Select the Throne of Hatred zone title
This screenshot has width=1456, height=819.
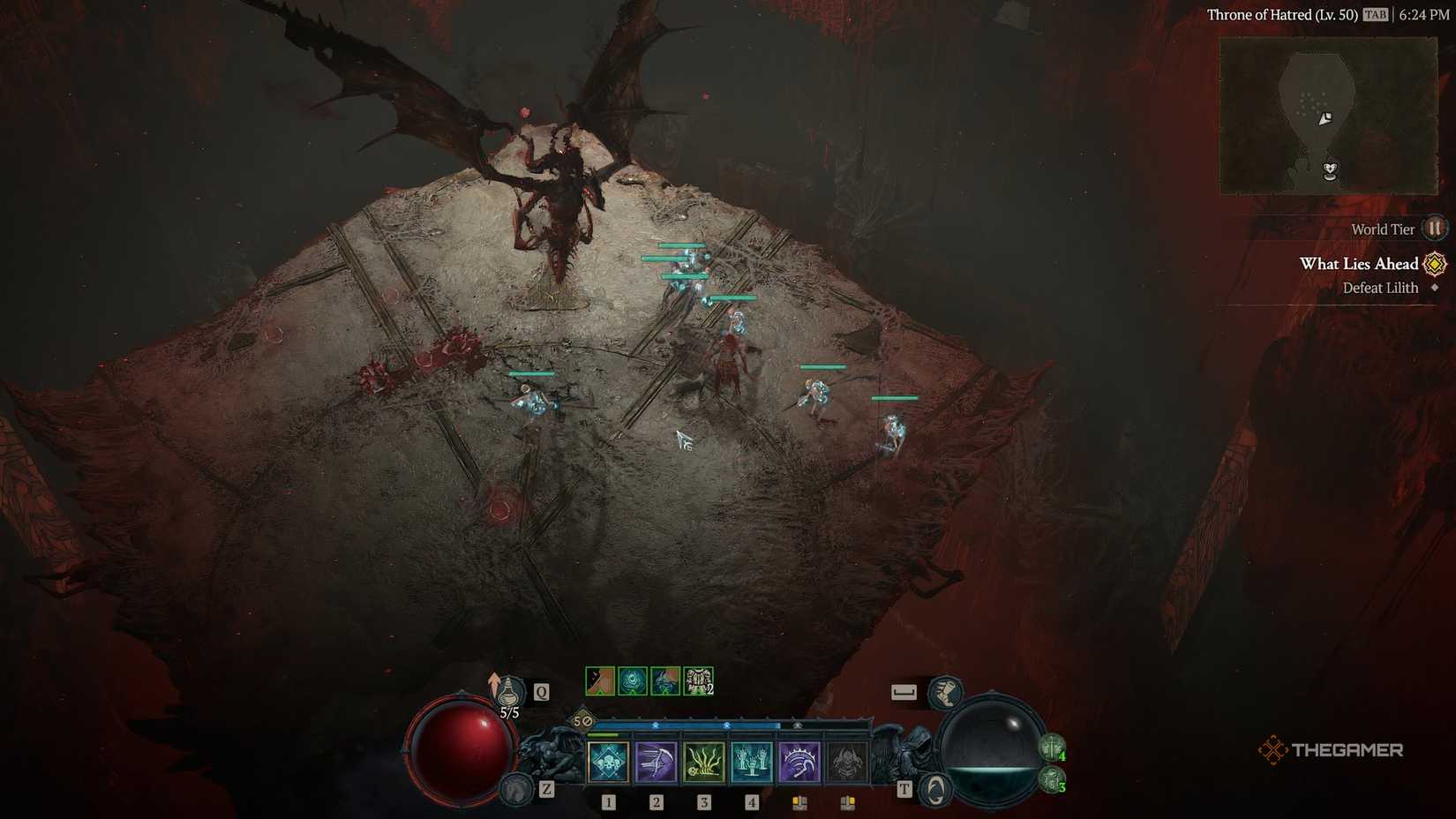1284,14
